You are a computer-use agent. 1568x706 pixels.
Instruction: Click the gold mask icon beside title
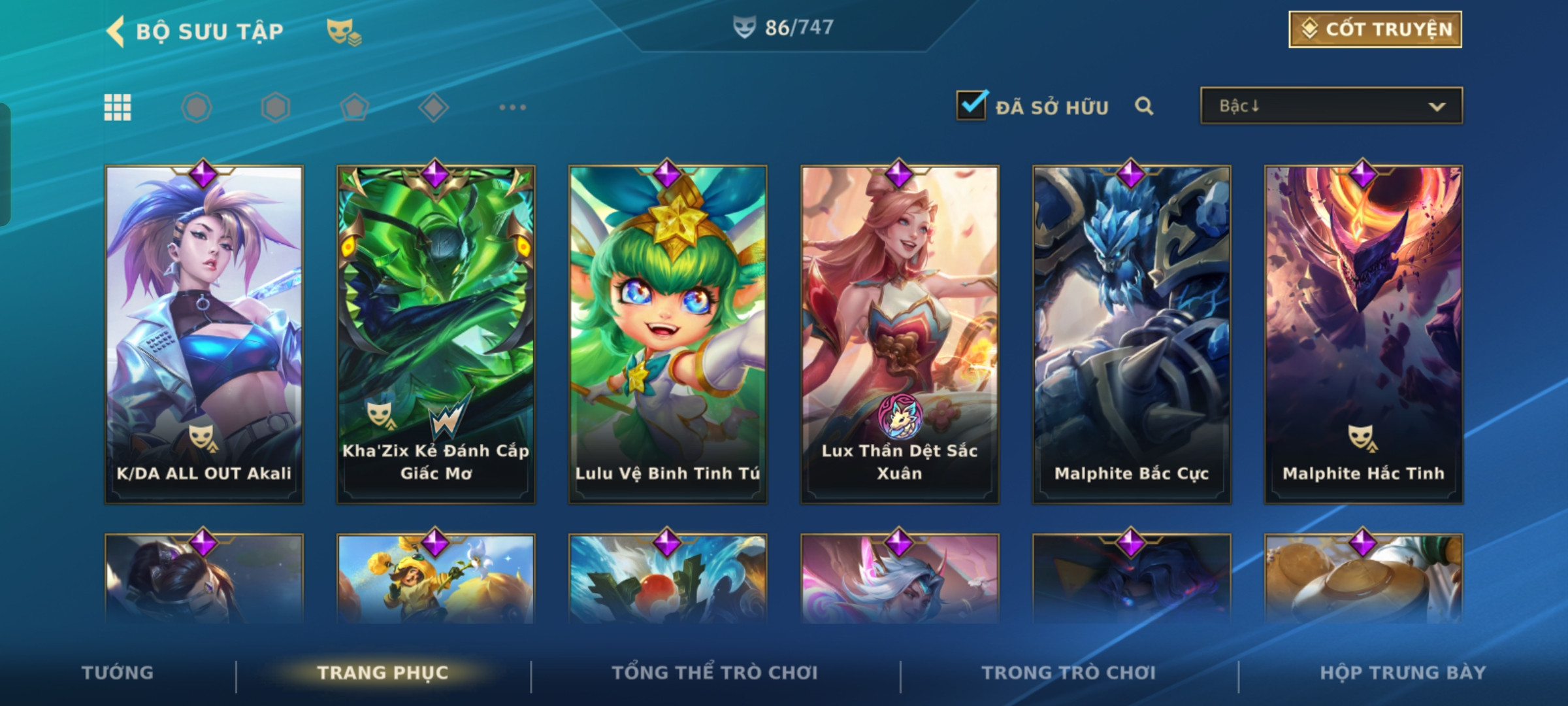(x=344, y=31)
